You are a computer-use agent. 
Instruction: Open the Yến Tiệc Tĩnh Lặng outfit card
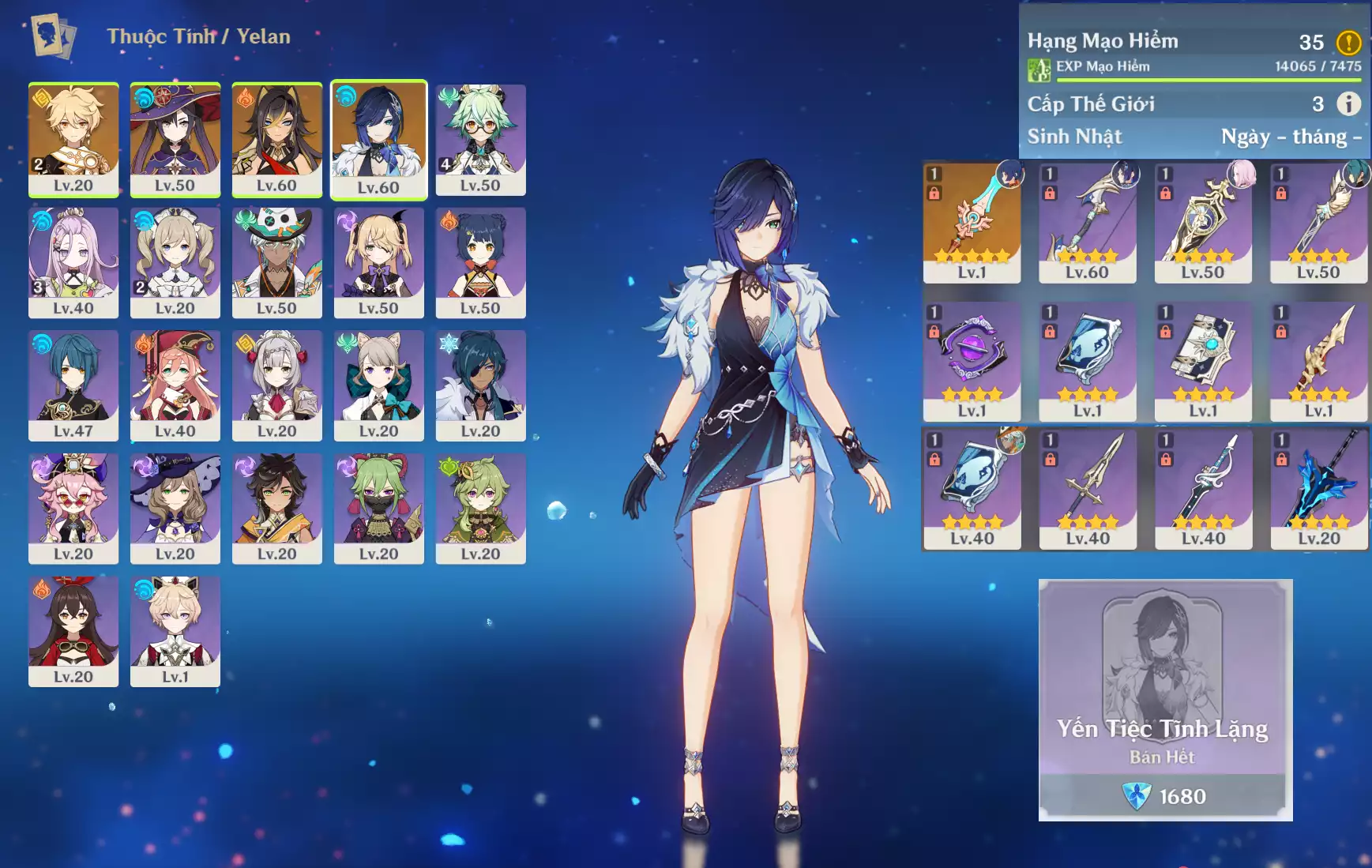1165,700
